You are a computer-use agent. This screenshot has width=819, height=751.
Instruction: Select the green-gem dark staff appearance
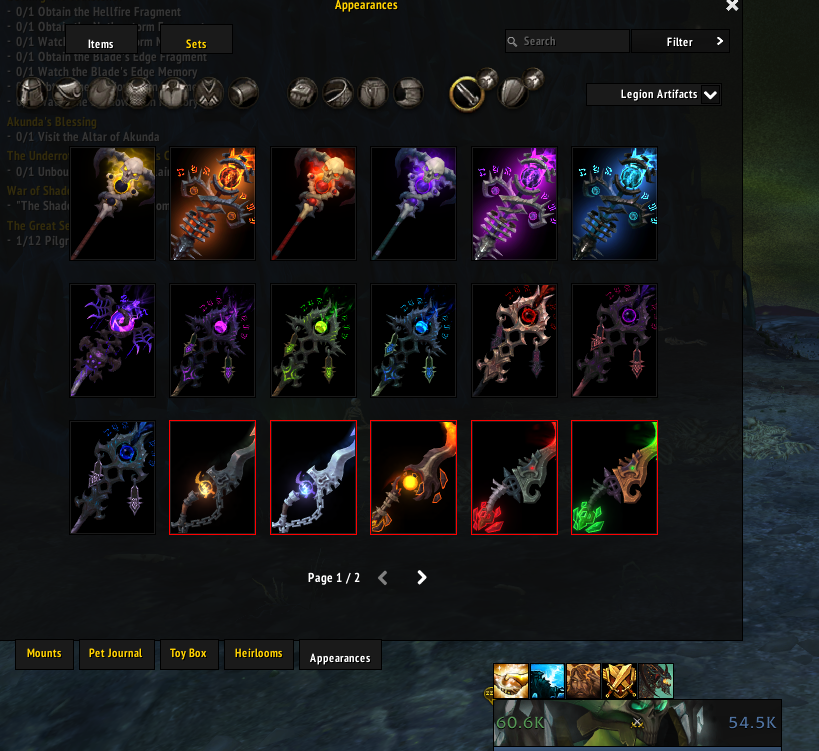pos(314,340)
